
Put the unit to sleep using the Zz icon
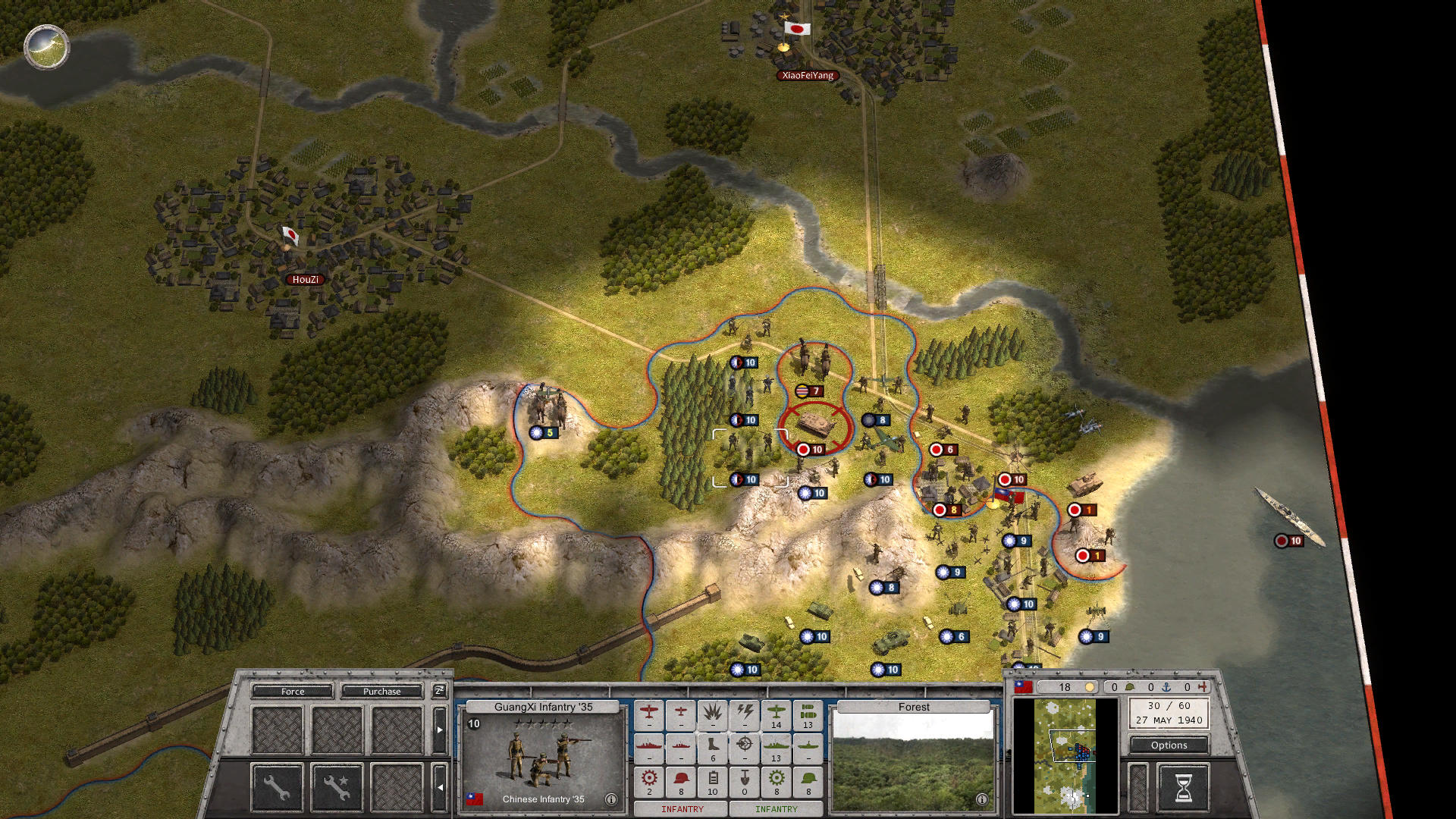point(439,692)
